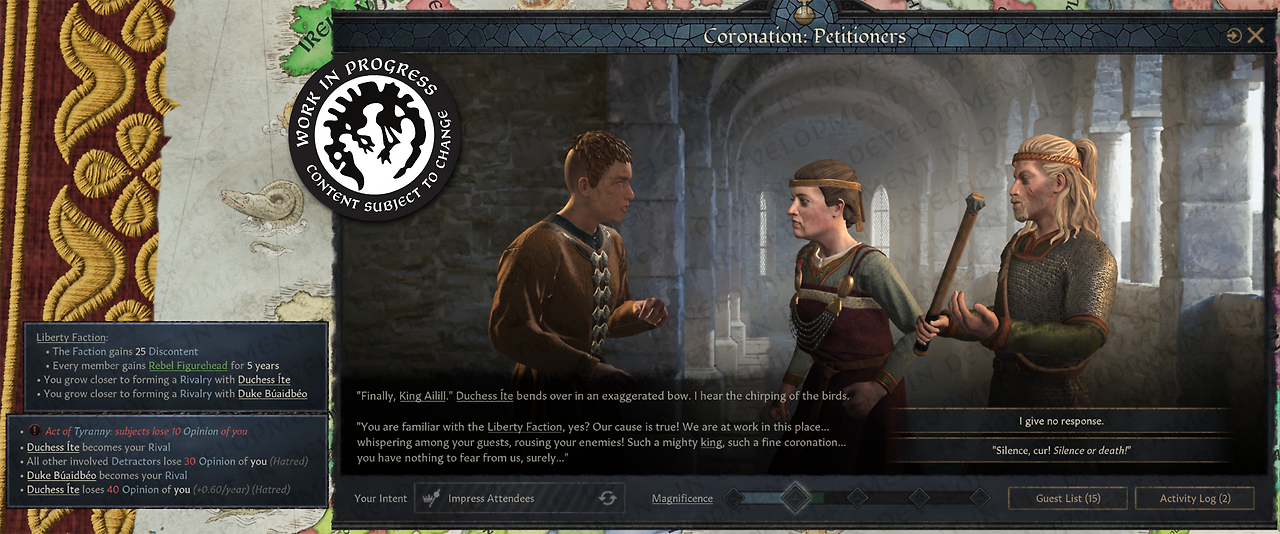This screenshot has height=534, width=1280.
Task: Change intent via the Impress Attendees button
Action: coord(520,498)
